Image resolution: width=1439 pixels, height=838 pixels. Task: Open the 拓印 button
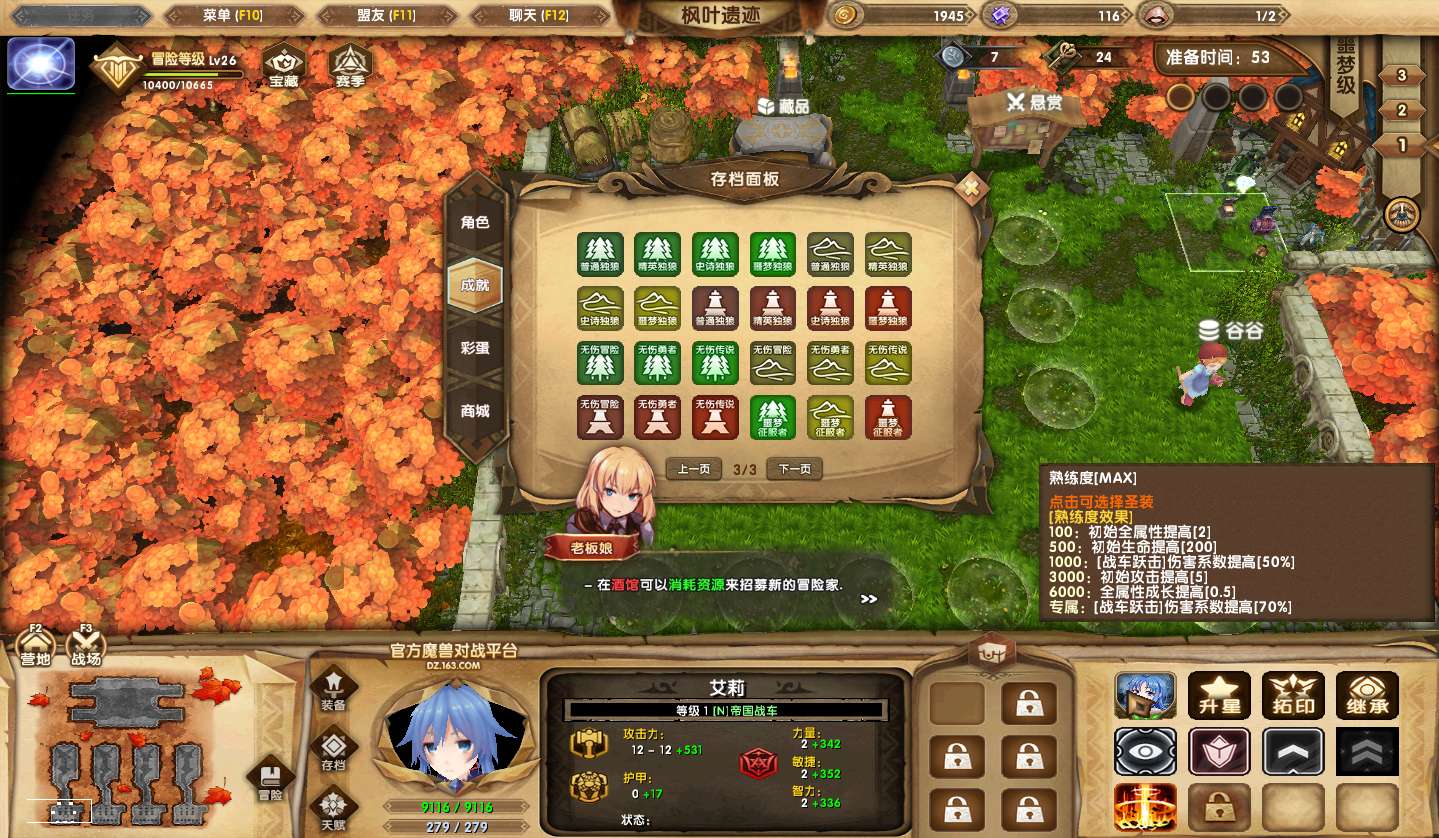click(1293, 696)
